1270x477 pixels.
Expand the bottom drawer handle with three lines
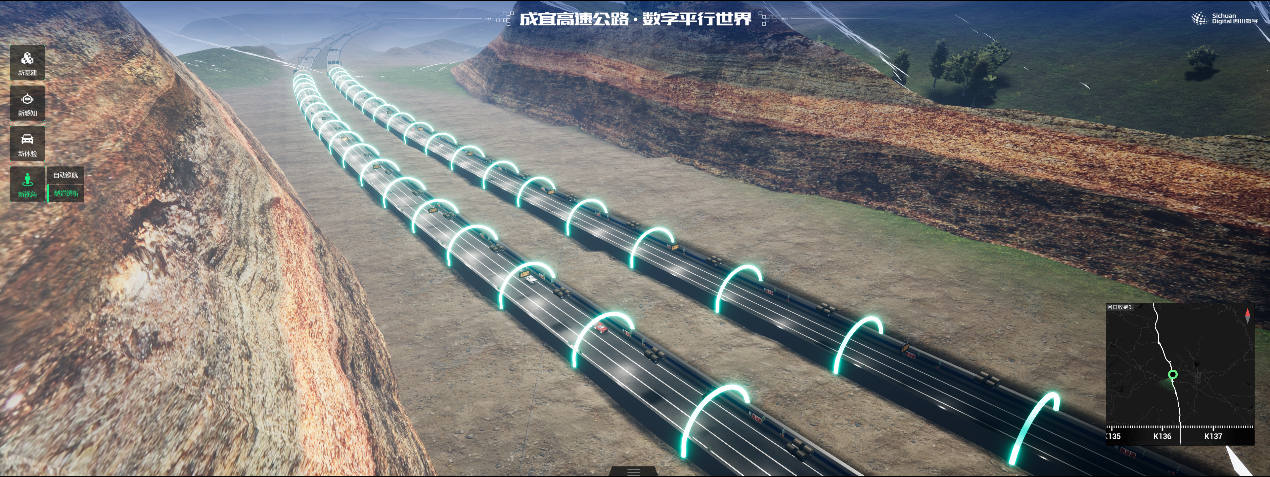pyautogui.click(x=633, y=471)
